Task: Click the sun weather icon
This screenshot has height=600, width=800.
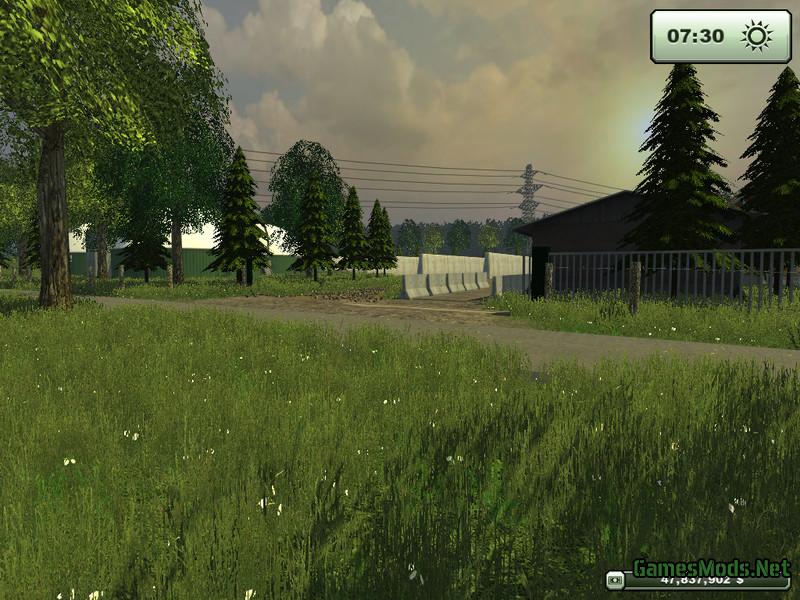Action: click(756, 37)
